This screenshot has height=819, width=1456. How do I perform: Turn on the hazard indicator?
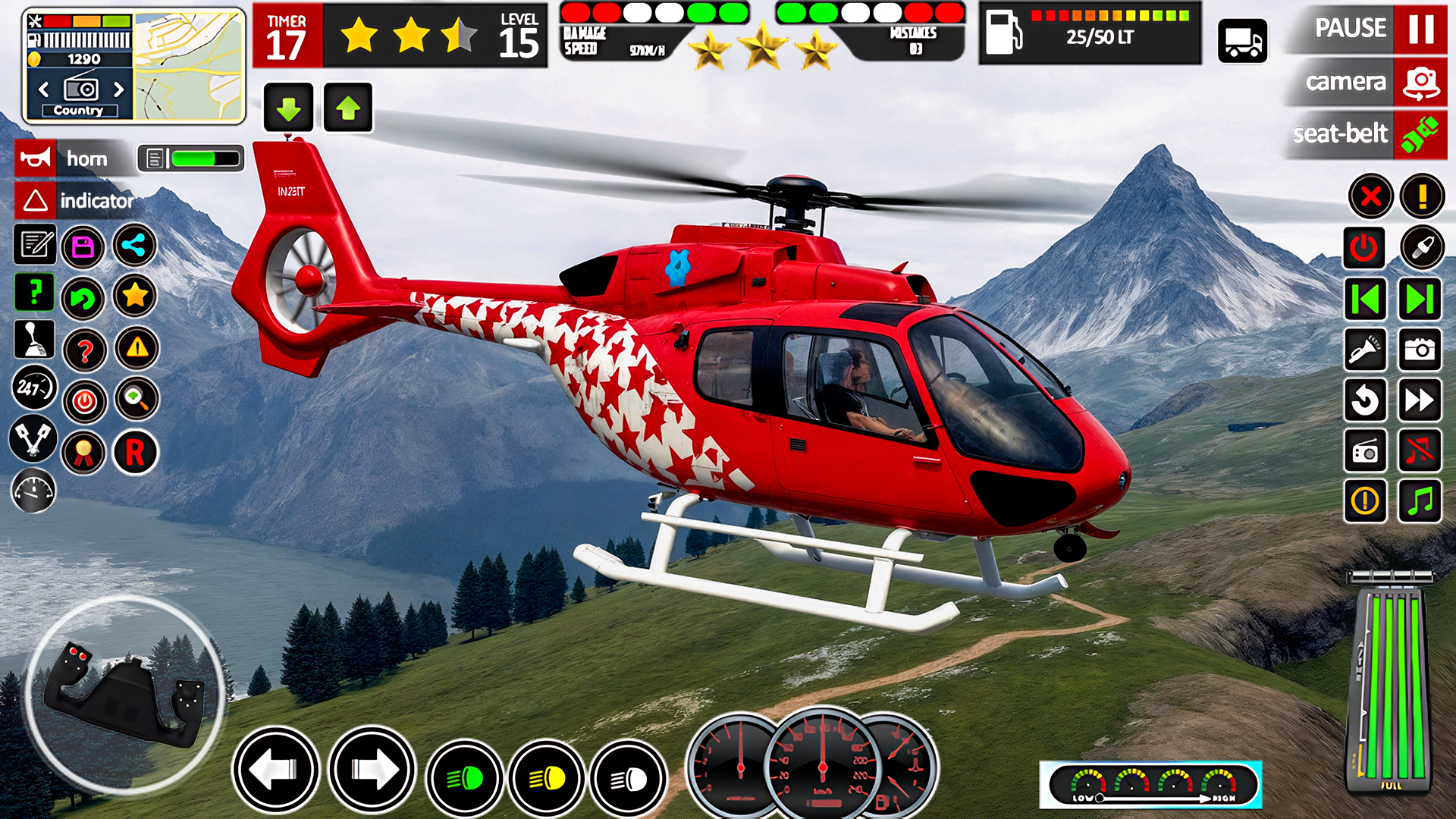click(36, 201)
